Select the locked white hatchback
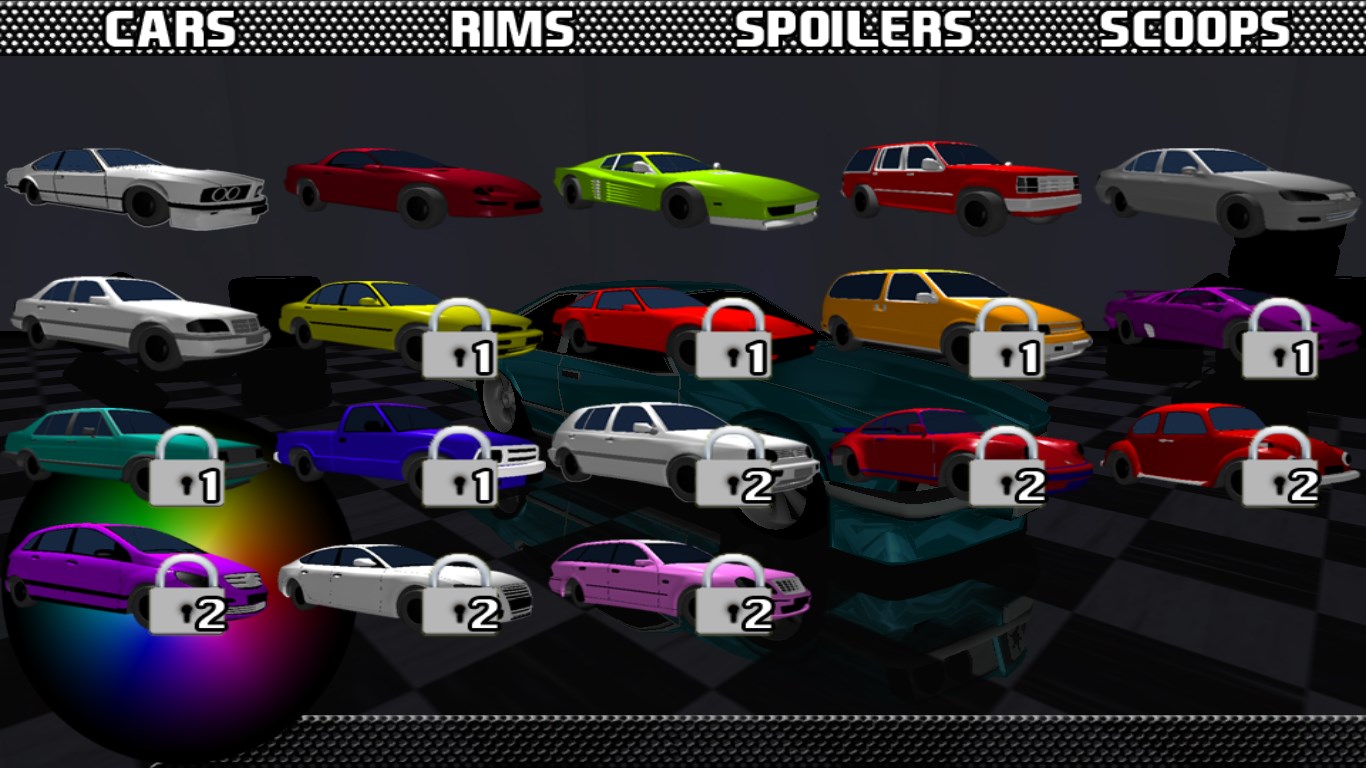Viewport: 1366px width, 768px height. pos(684,448)
